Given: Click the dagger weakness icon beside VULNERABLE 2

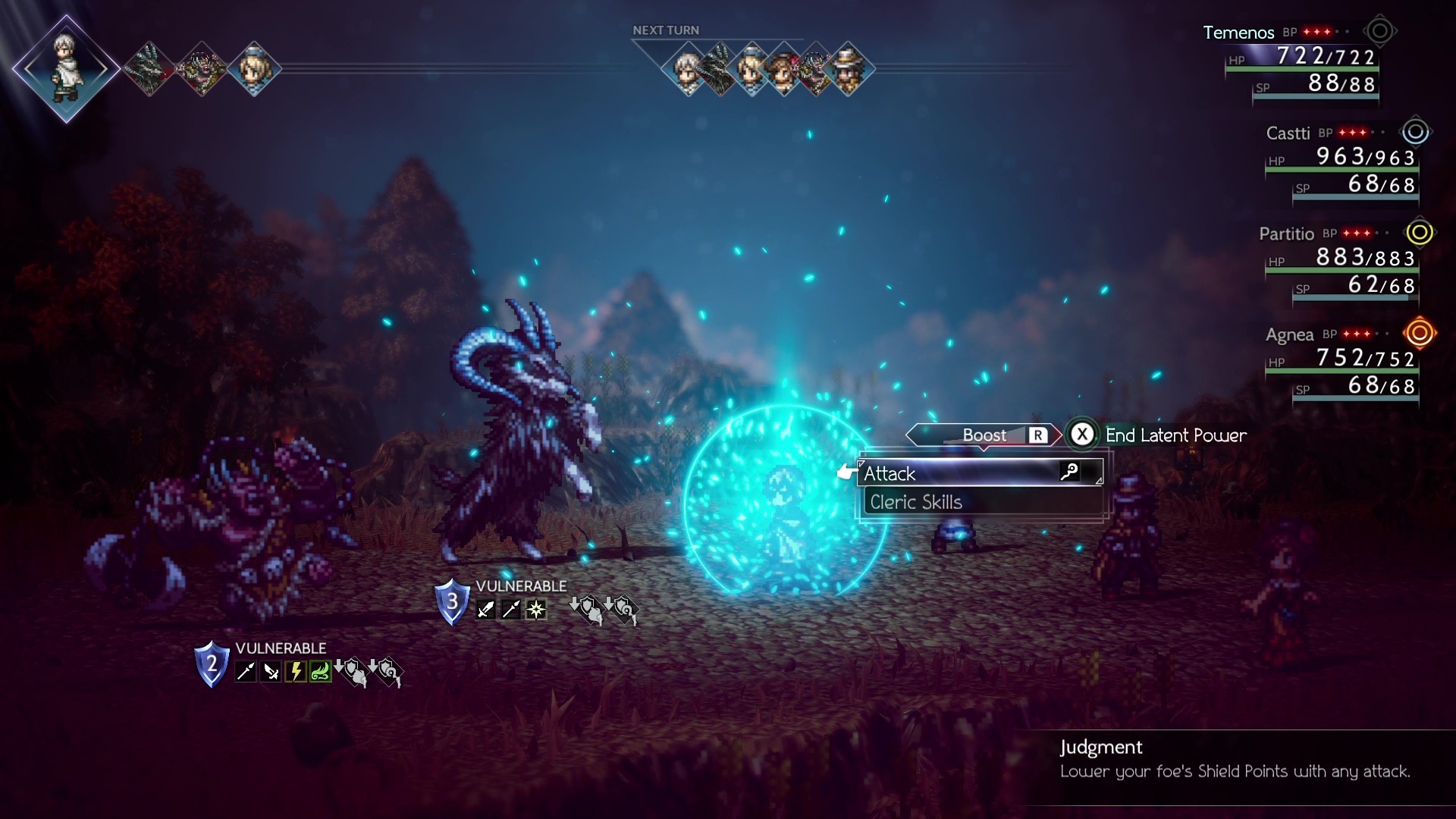Looking at the screenshot, I should pyautogui.click(x=271, y=671).
